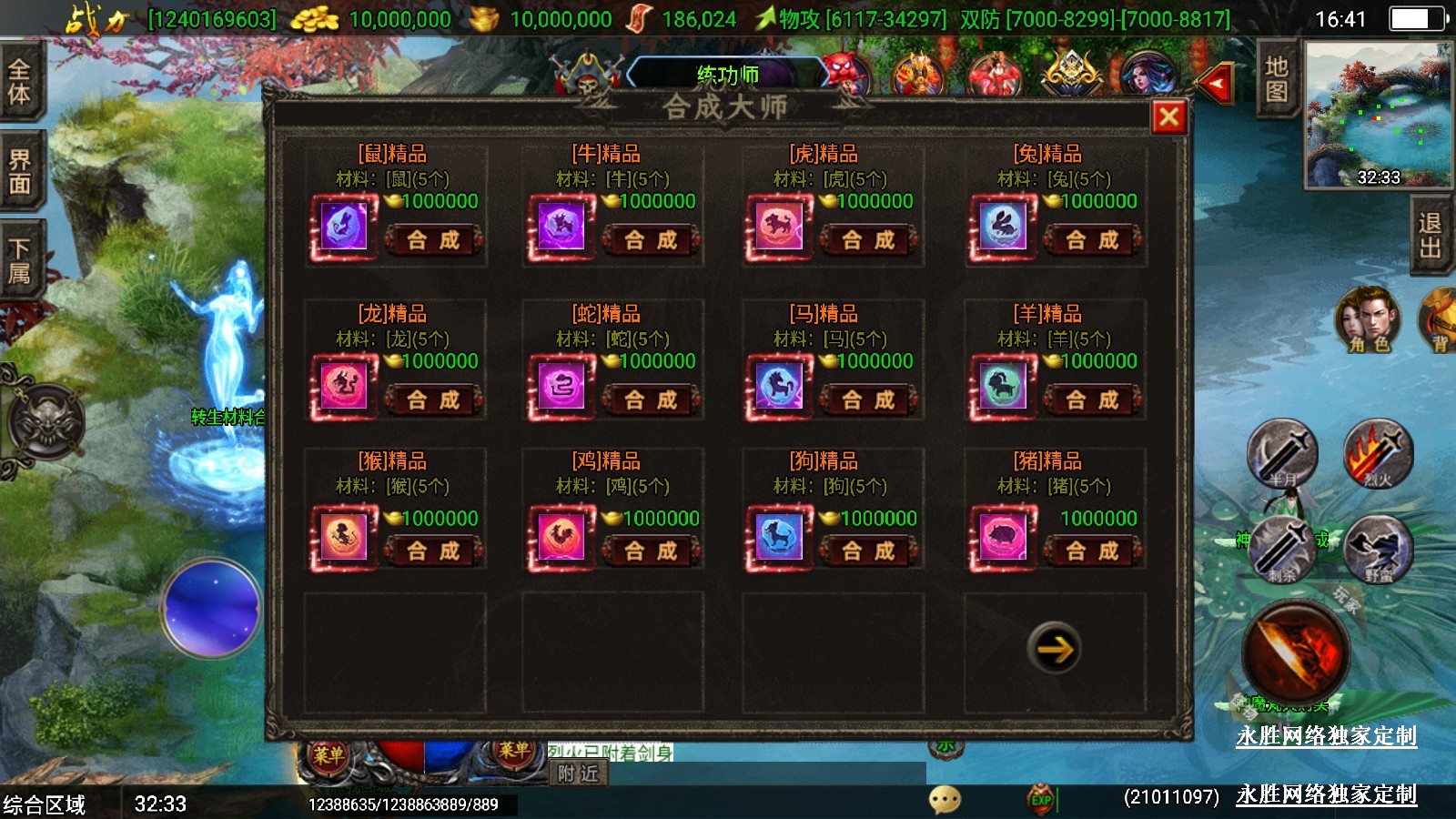Choose the [马]精品 horse icon
1456x819 pixels.
click(x=779, y=386)
